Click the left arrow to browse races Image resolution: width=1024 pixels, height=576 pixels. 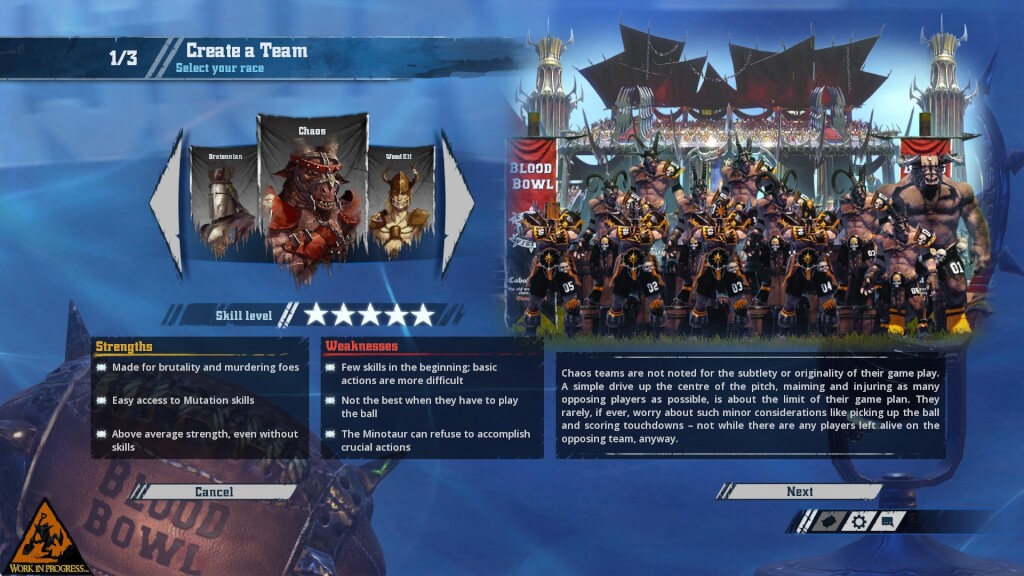[x=167, y=203]
